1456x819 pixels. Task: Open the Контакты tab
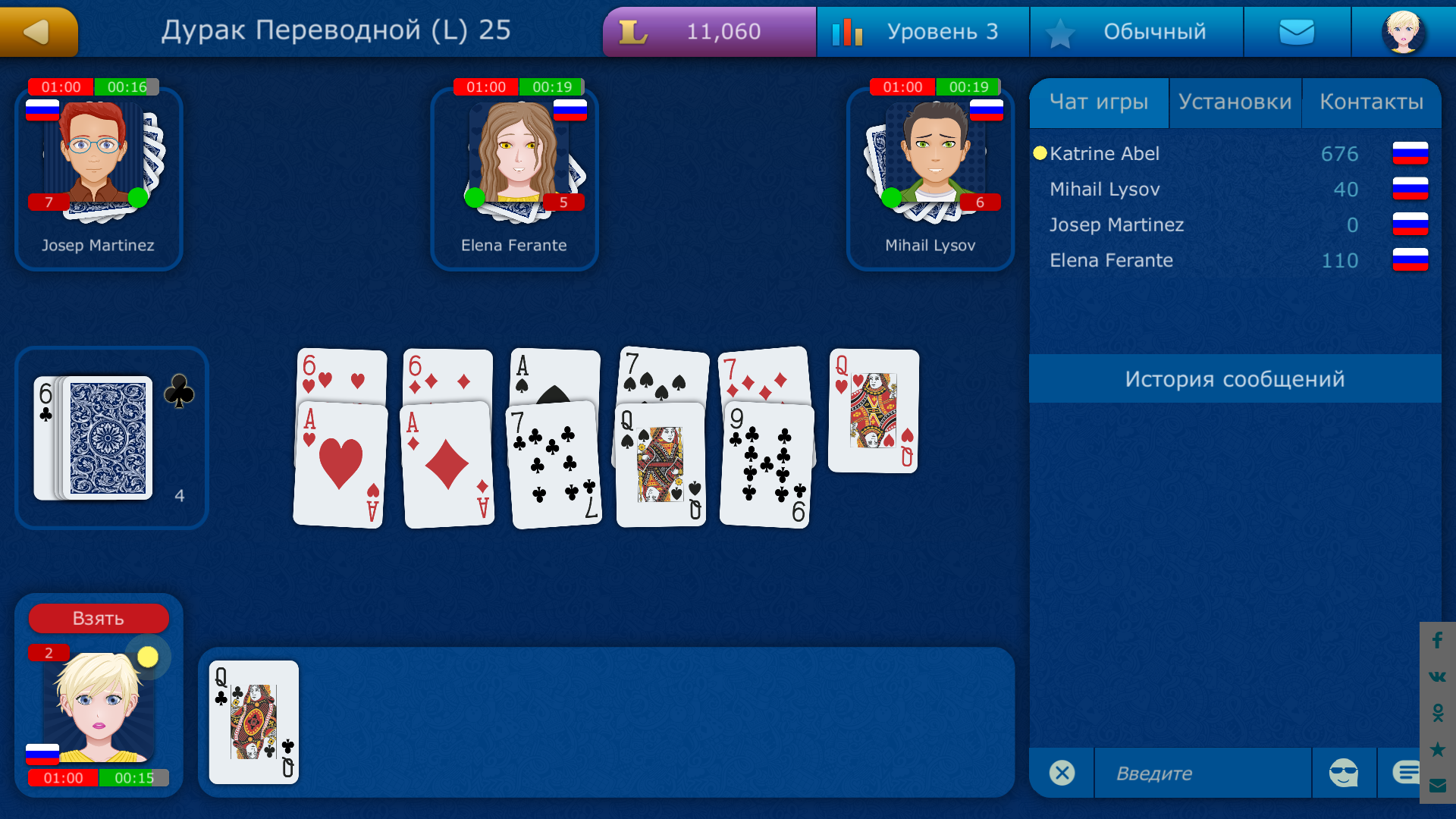pos(1373,101)
